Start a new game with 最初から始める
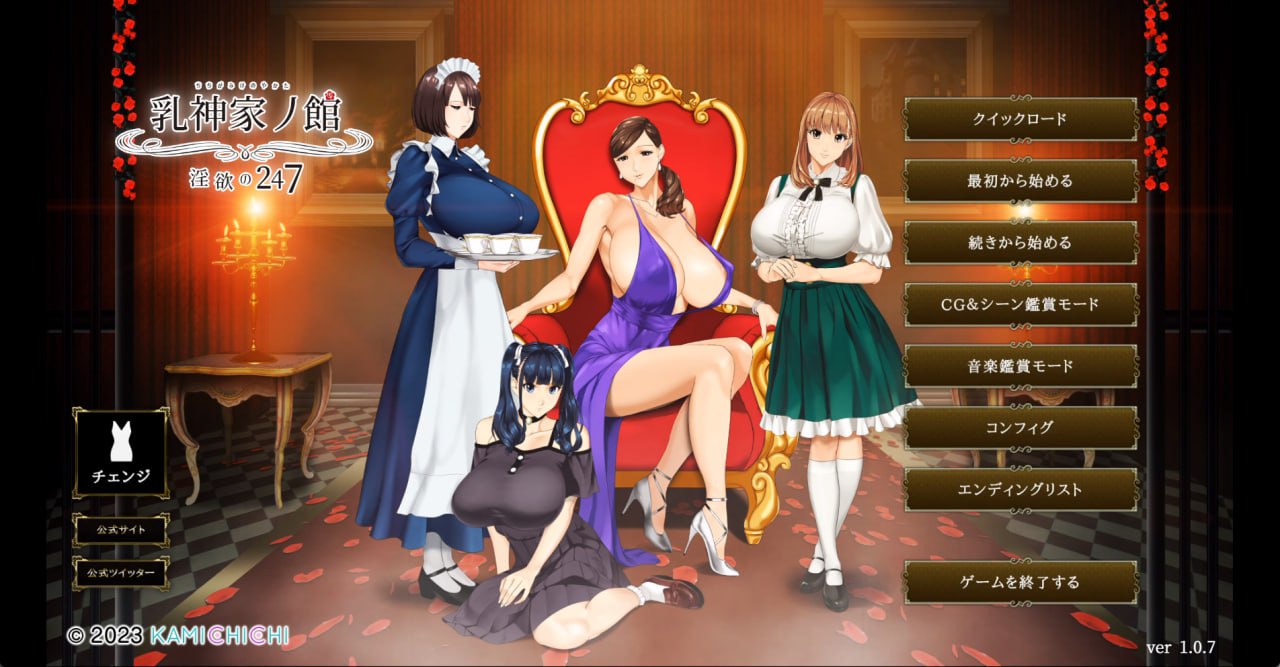This screenshot has width=1280, height=667. click(x=1020, y=181)
